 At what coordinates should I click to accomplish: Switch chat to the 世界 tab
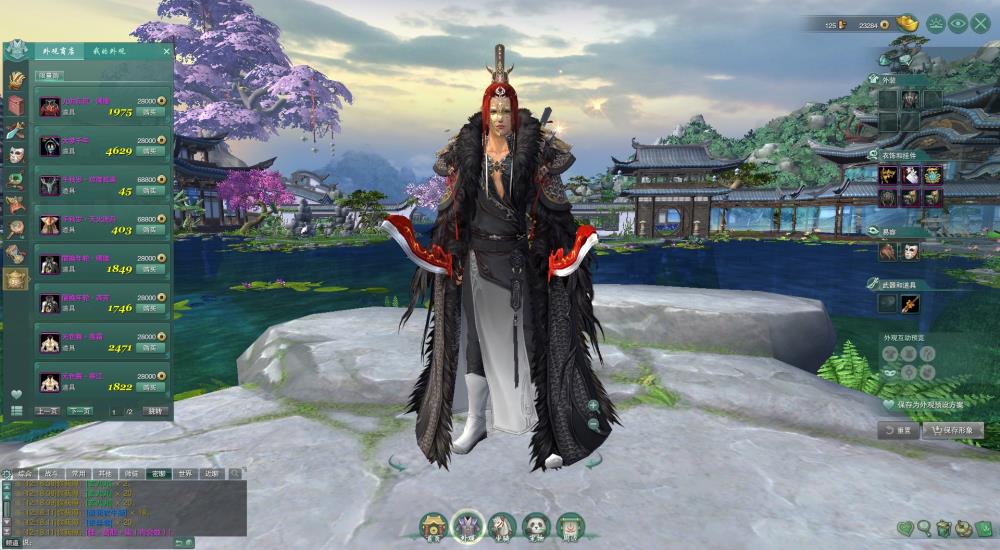[x=184, y=473]
